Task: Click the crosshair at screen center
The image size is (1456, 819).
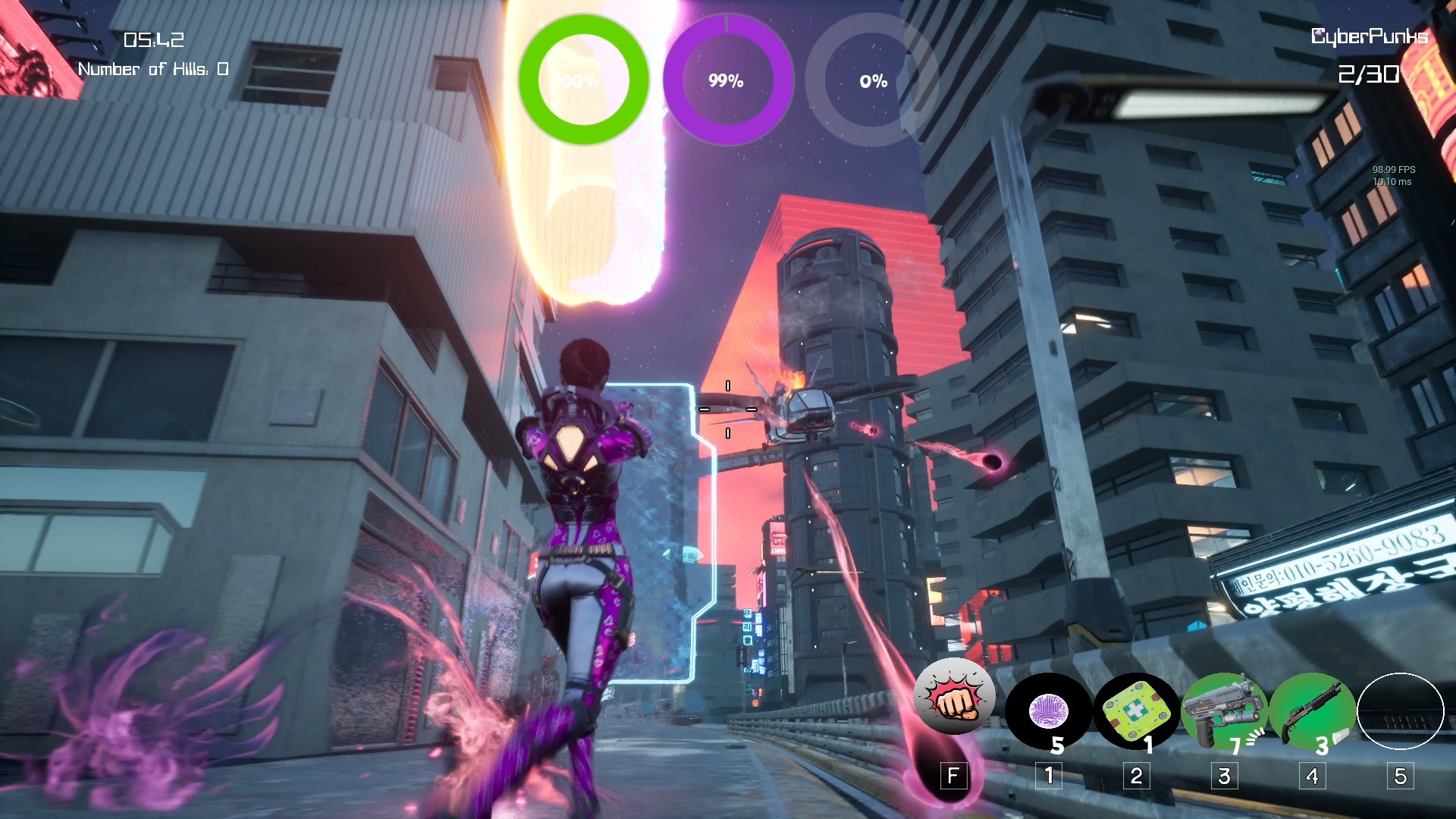Action: [x=728, y=409]
